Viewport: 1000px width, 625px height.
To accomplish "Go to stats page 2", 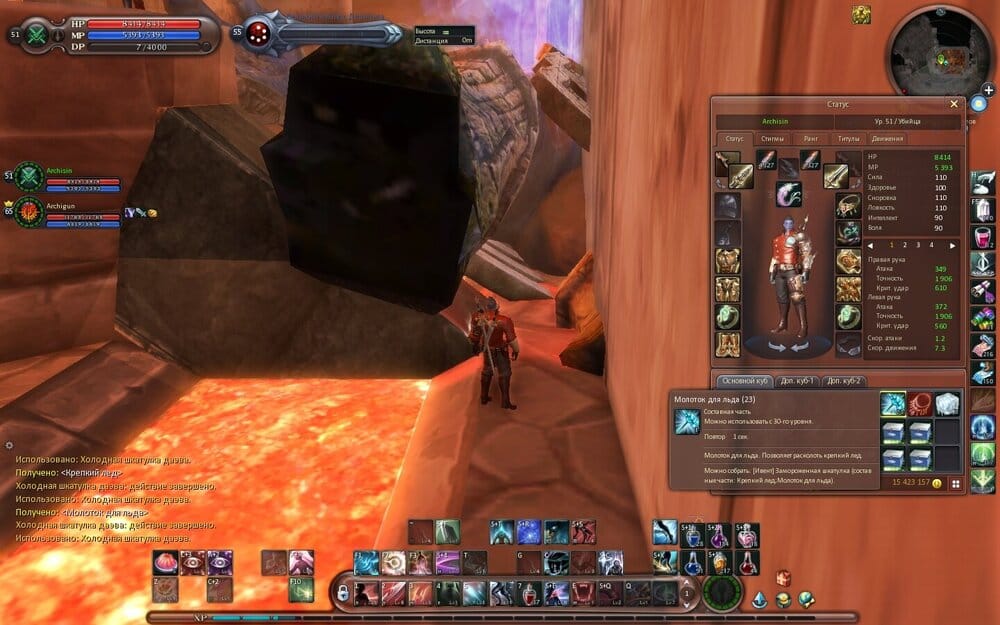I will point(905,245).
